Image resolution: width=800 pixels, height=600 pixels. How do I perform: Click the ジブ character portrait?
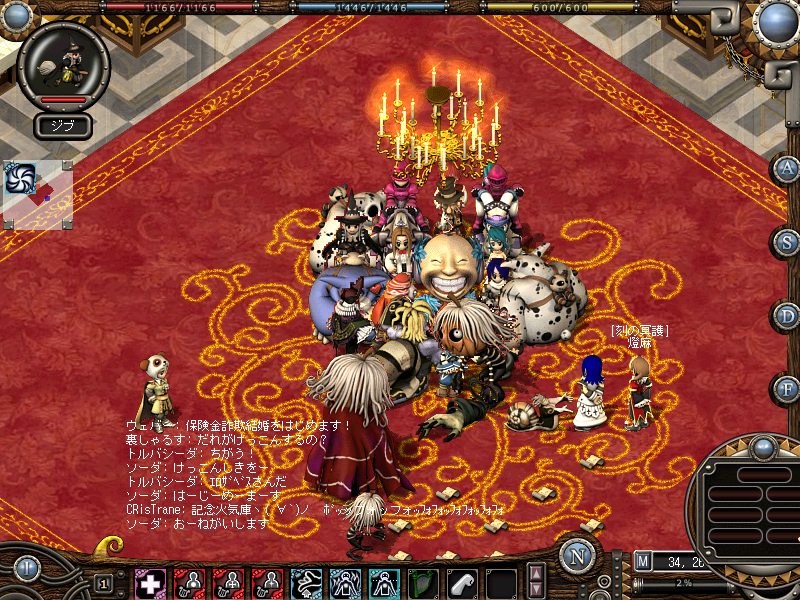[63, 64]
